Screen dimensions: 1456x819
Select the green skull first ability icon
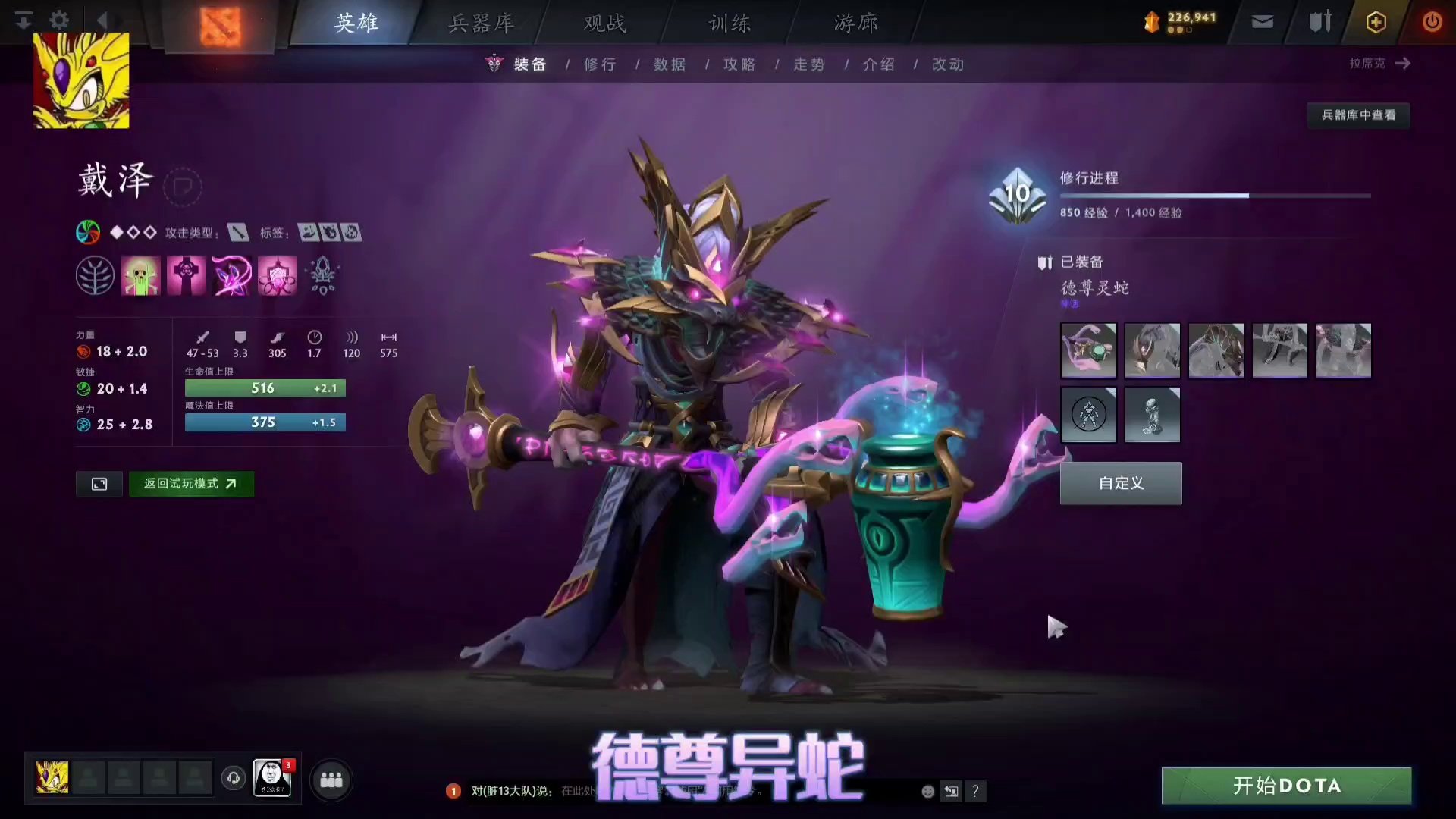[140, 275]
